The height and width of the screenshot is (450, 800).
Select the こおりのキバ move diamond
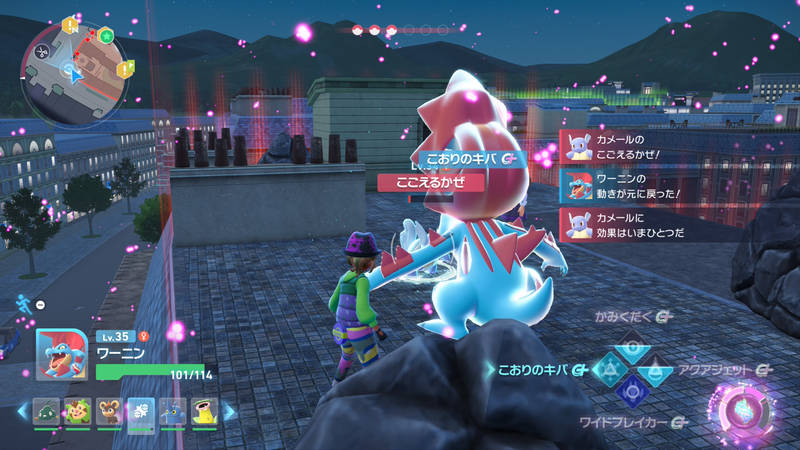point(609,369)
